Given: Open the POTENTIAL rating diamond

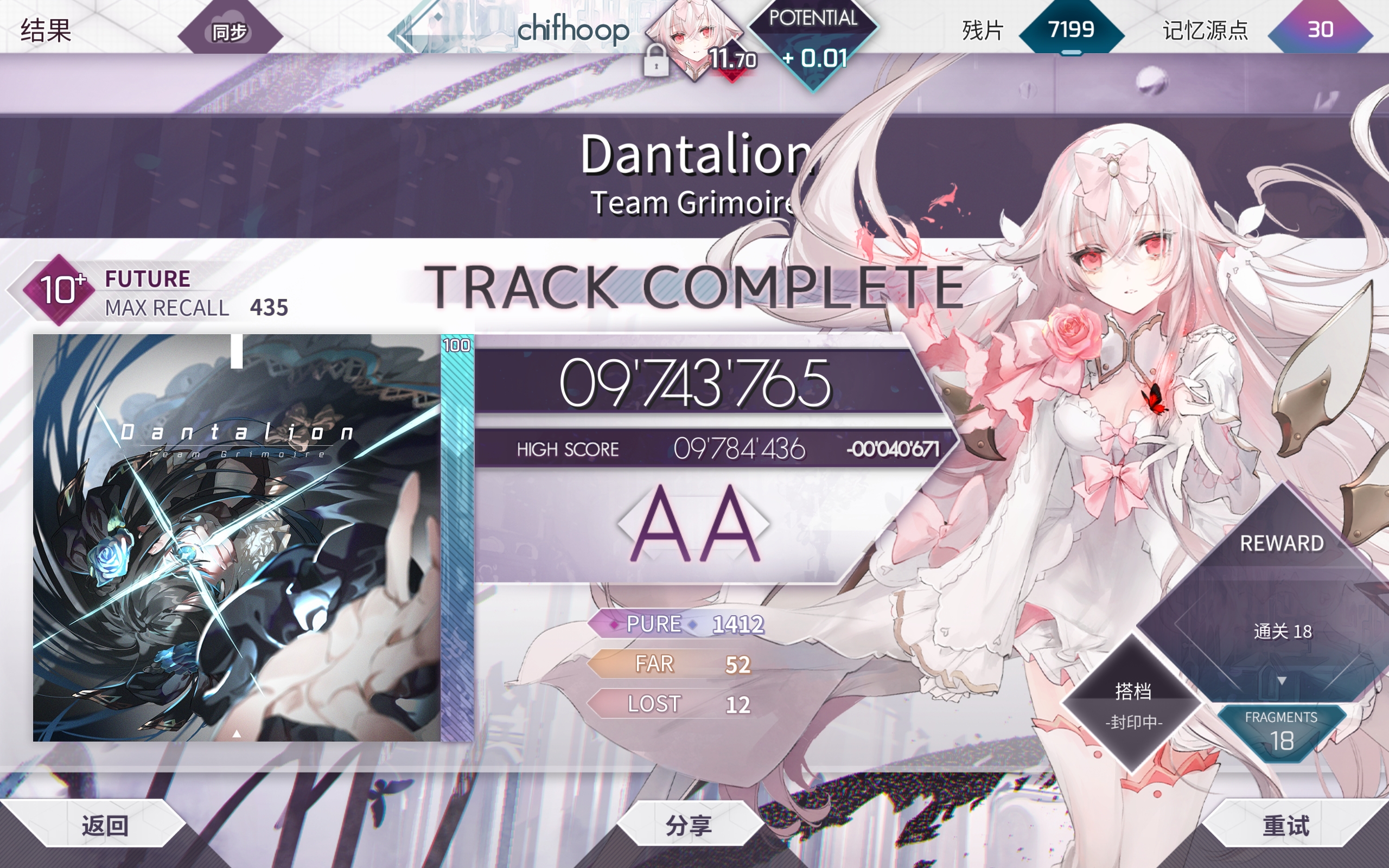Looking at the screenshot, I should (x=813, y=40).
